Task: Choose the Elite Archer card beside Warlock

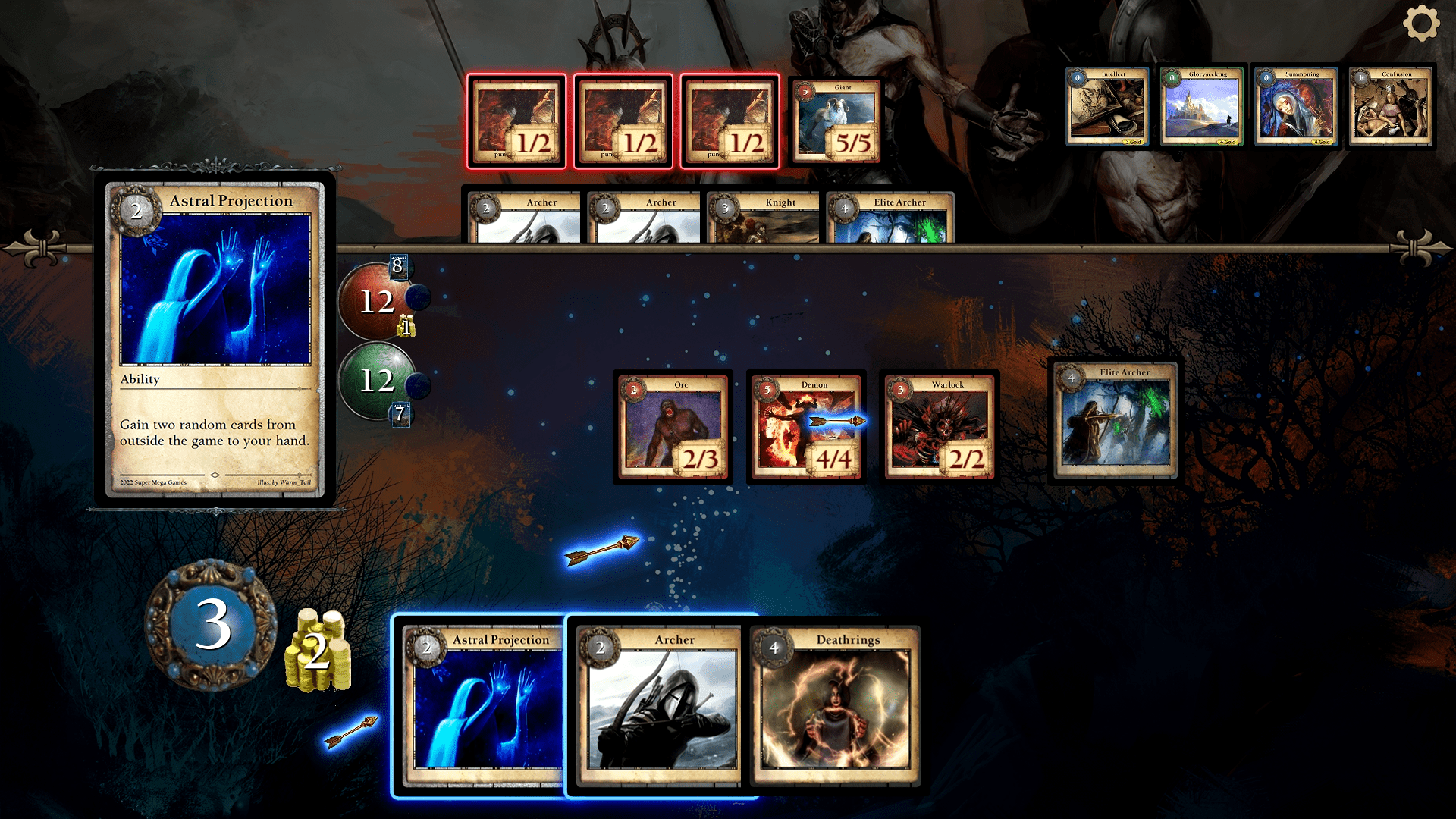Action: 1116,421
